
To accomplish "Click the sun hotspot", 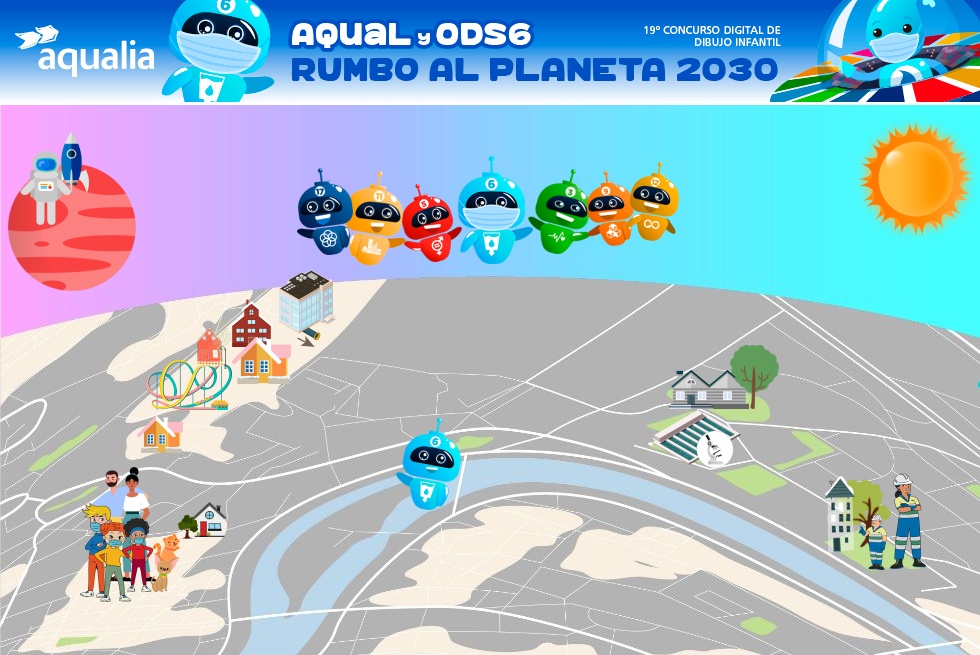I will click(915, 177).
